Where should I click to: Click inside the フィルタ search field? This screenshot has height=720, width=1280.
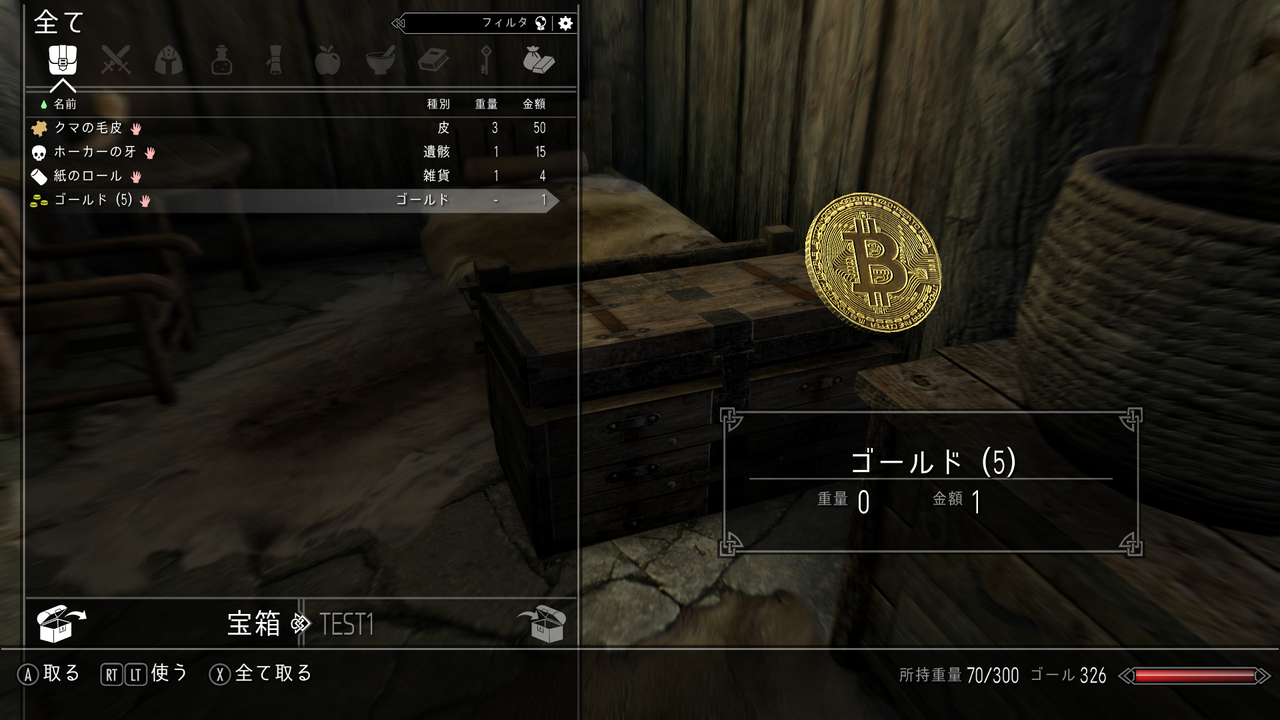[480, 21]
